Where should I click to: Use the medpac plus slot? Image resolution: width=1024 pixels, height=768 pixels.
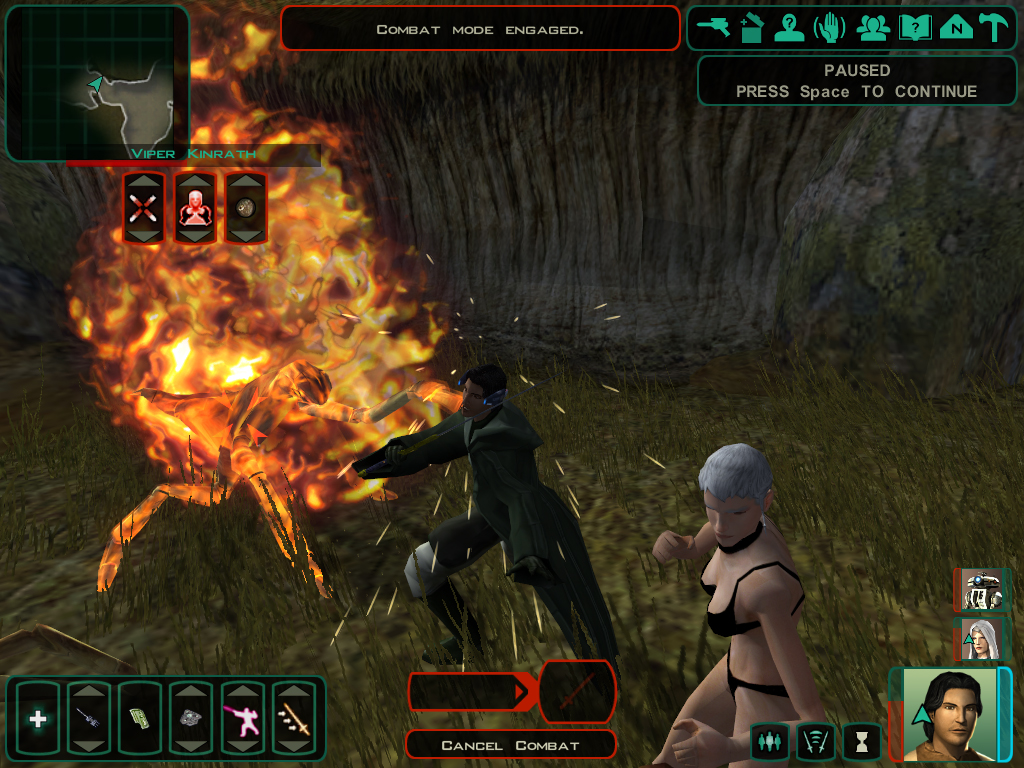[x=38, y=719]
